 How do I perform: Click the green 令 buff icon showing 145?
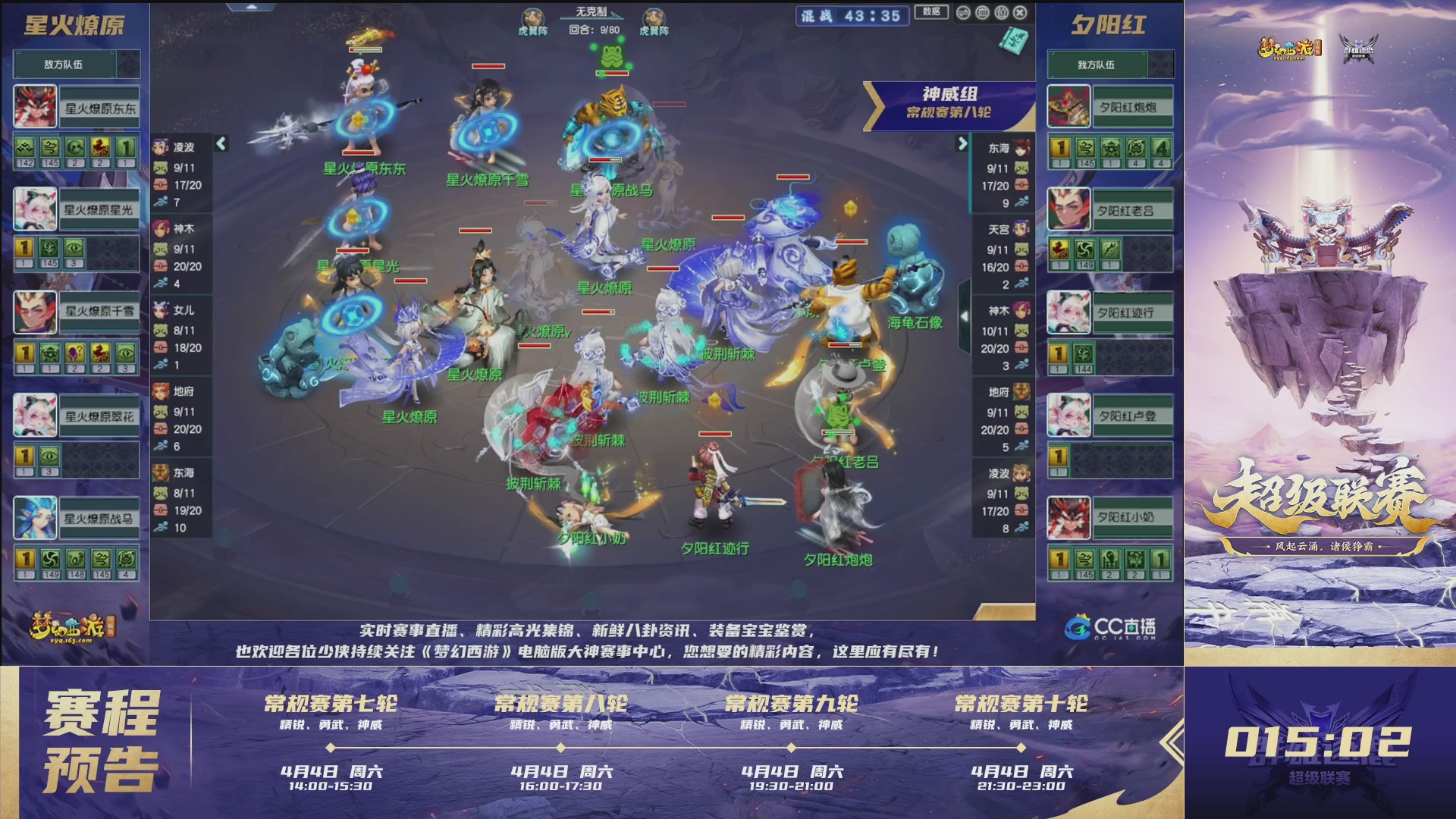point(50,147)
